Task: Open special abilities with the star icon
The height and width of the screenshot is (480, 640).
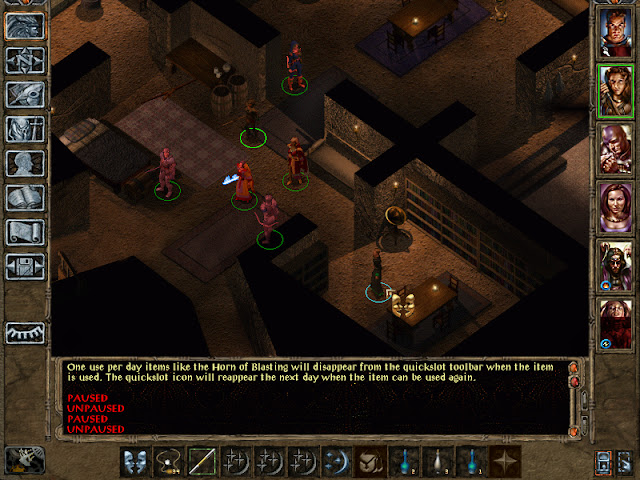Action: [507, 461]
